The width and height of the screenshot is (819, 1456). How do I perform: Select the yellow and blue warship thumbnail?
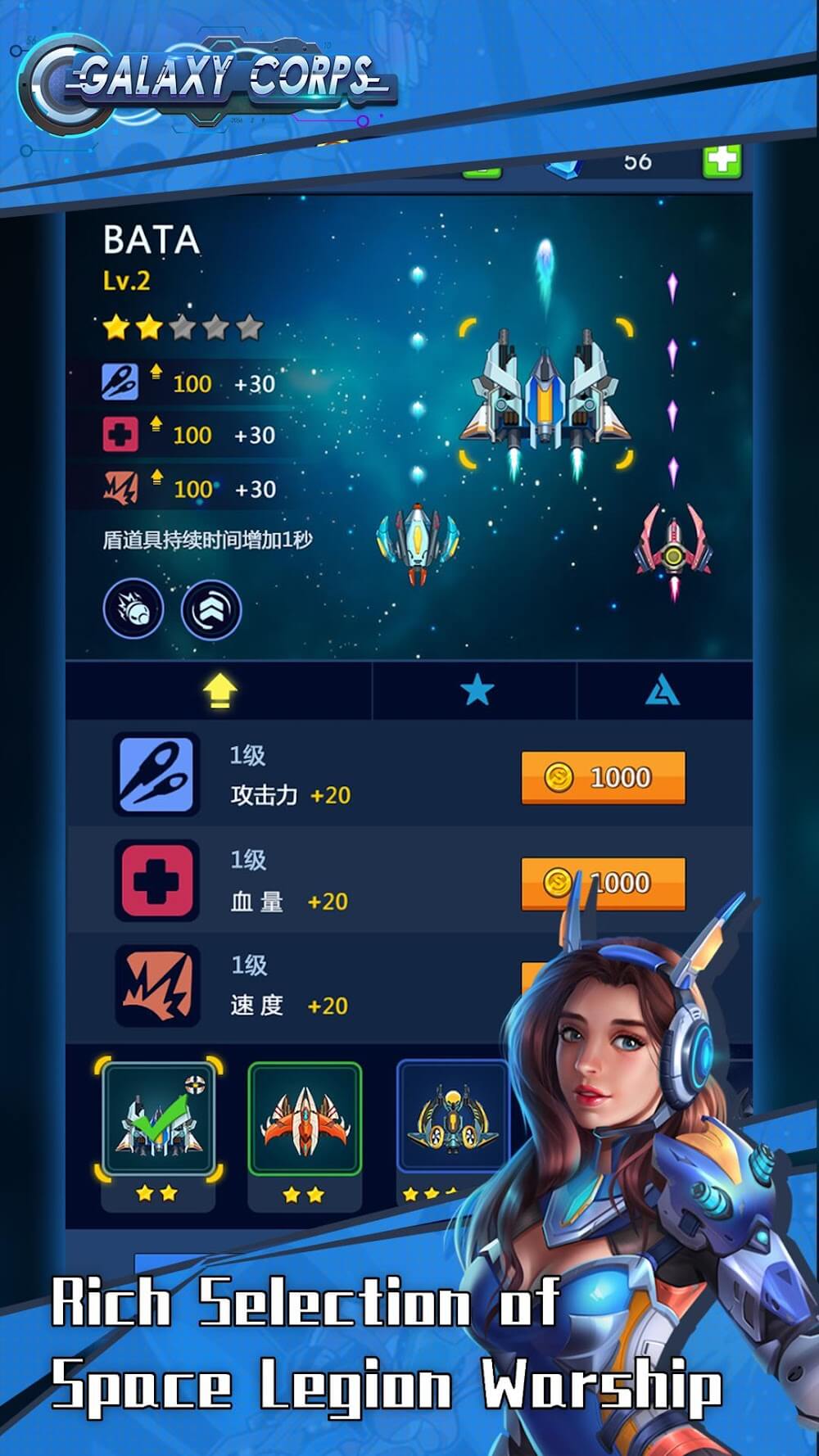click(451, 1118)
